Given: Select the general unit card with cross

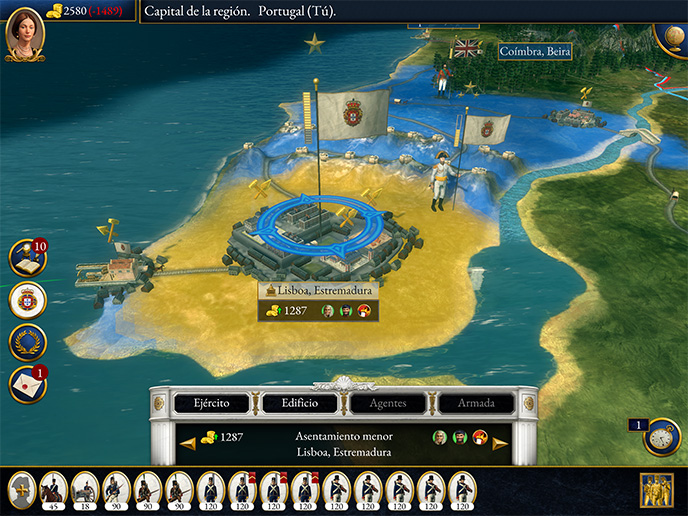Looking at the screenshot, I should (x=22, y=489).
